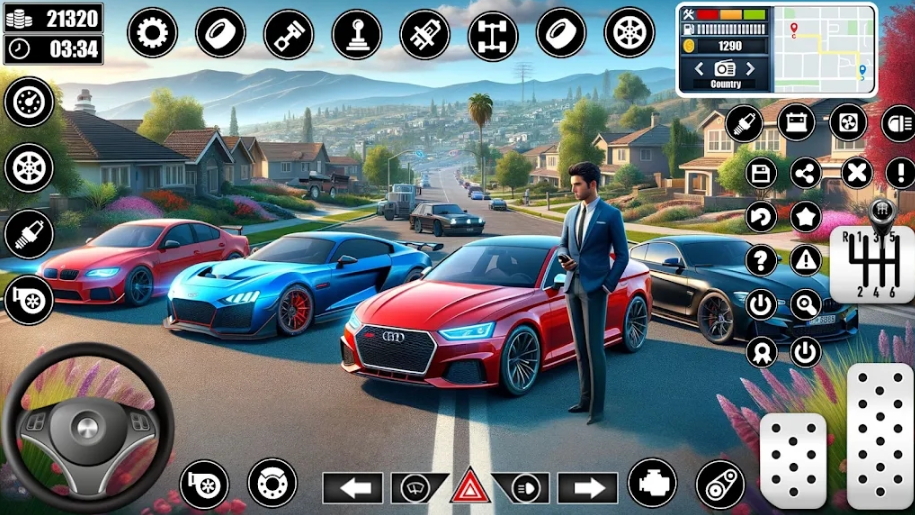Turn on the windshield wiper button
915x515 pixels.
point(411,488)
